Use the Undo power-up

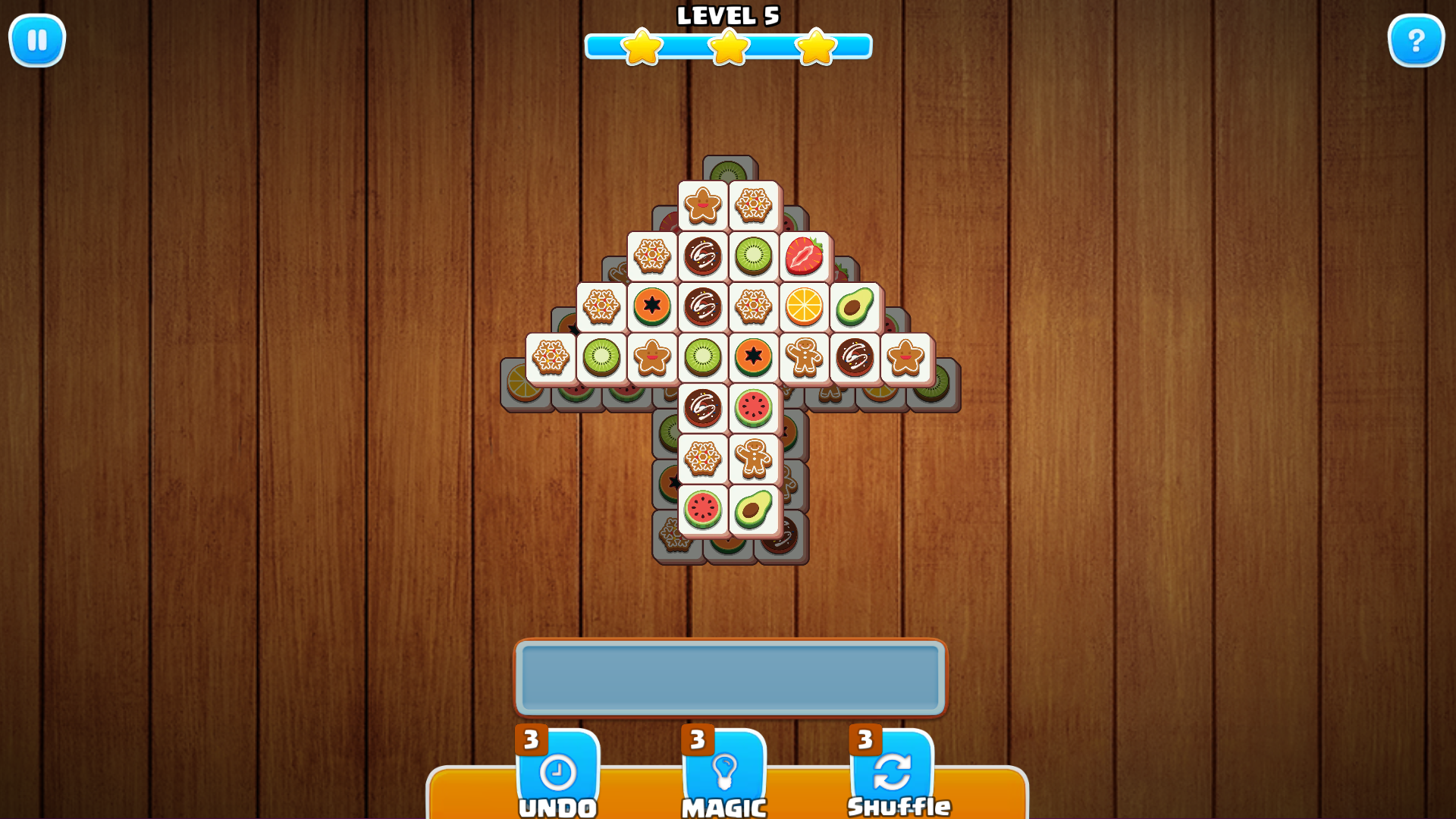(x=559, y=775)
